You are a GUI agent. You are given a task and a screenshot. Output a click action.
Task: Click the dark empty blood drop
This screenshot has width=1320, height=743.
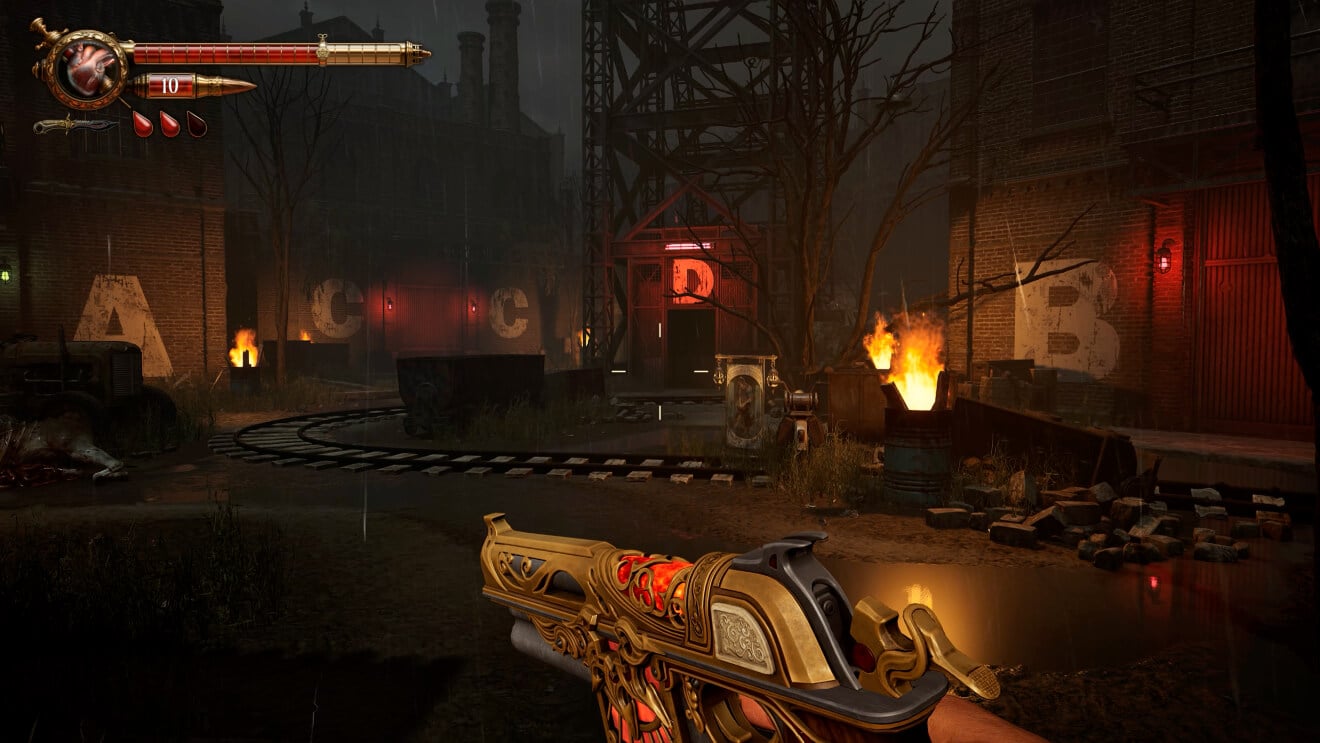pyautogui.click(x=197, y=124)
